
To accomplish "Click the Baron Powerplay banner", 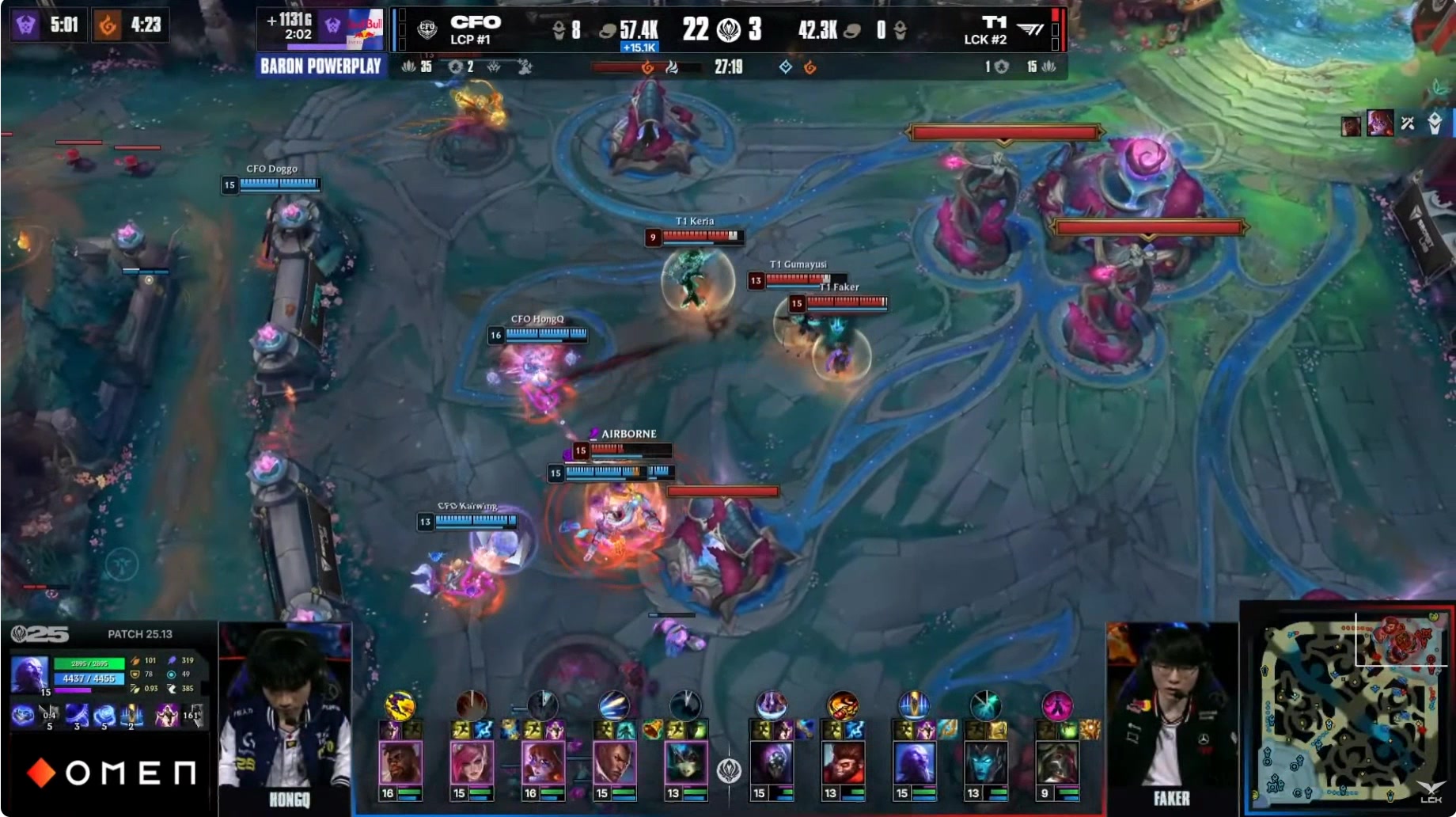I will tap(320, 66).
